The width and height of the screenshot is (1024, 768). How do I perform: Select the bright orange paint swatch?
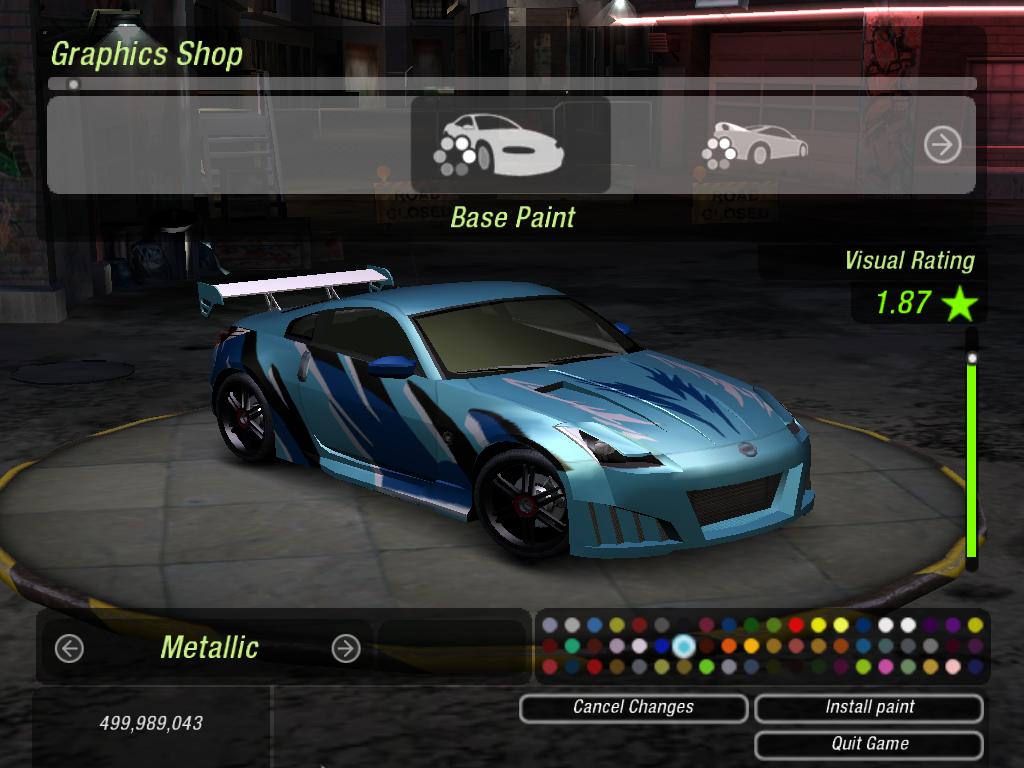tap(729, 646)
